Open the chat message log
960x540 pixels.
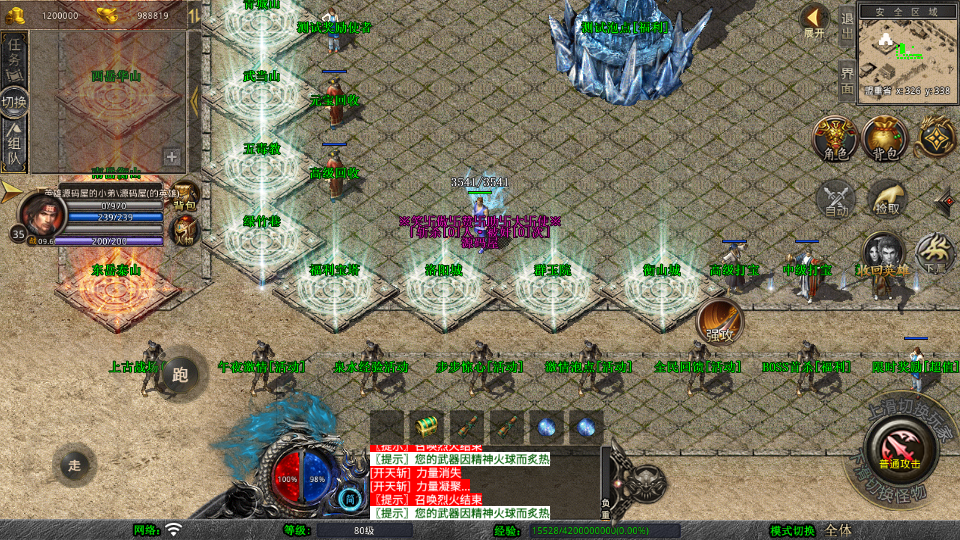pyautogui.click(x=482, y=482)
